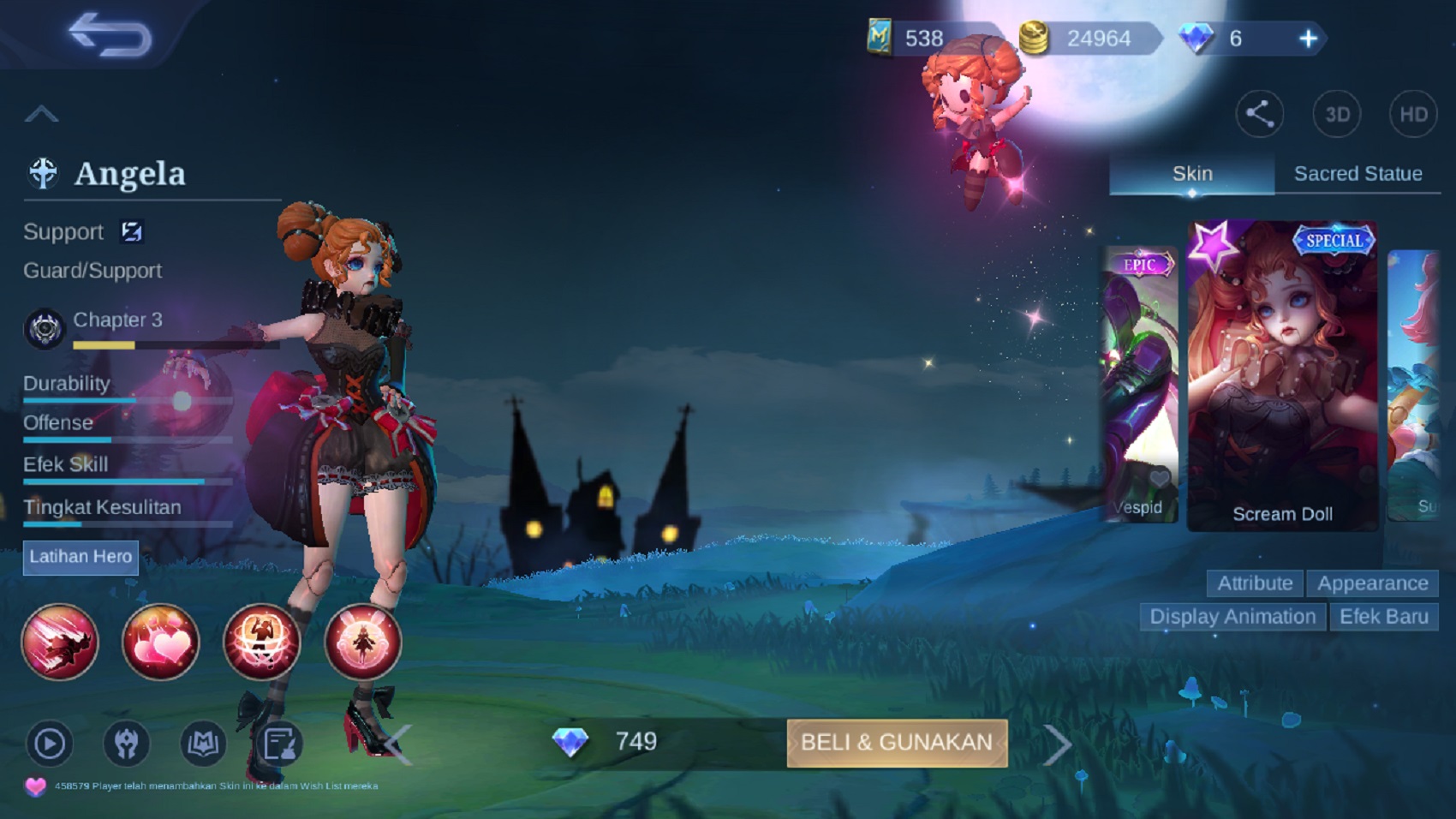Enable HD display mode
This screenshot has height=819, width=1456.
coord(1411,114)
